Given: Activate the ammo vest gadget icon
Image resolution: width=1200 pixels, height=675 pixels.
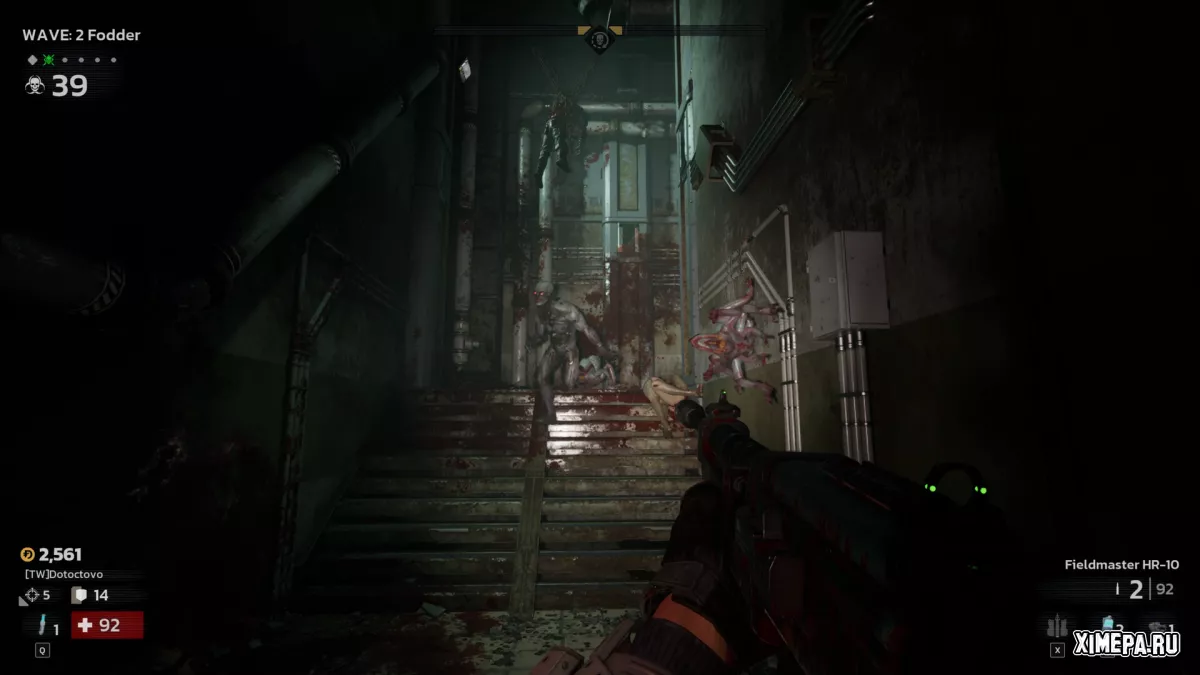Looking at the screenshot, I should 1056,627.
